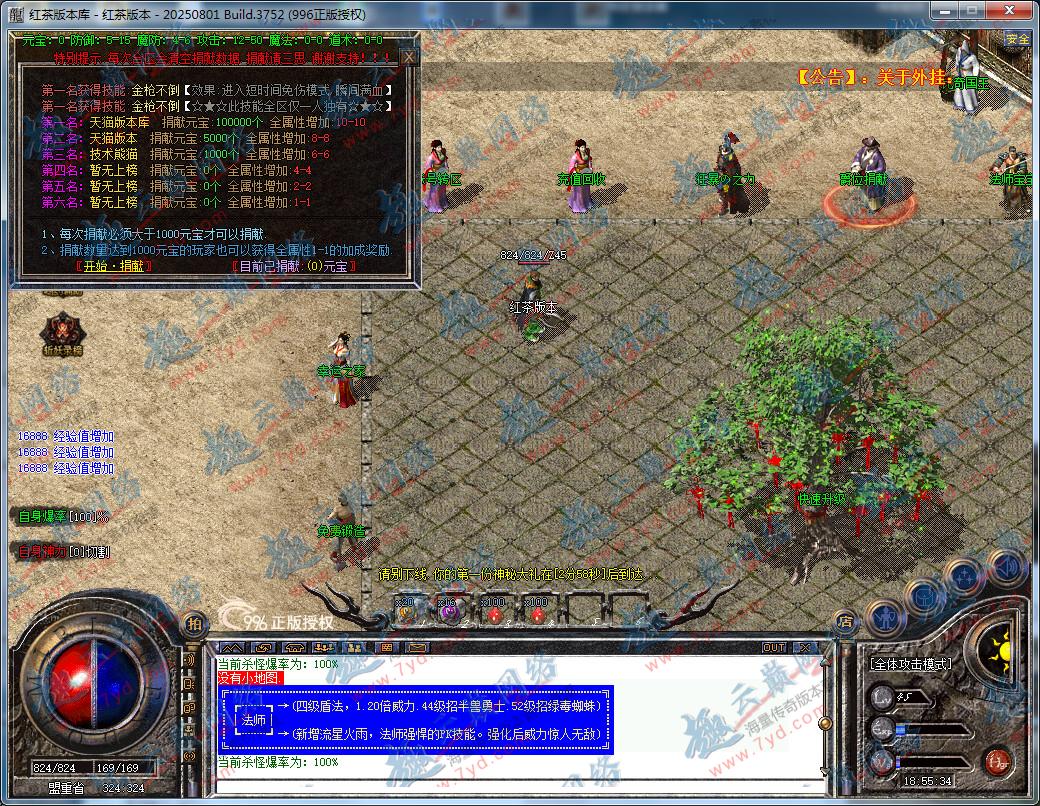Close the donation ranking panel

coord(408,58)
